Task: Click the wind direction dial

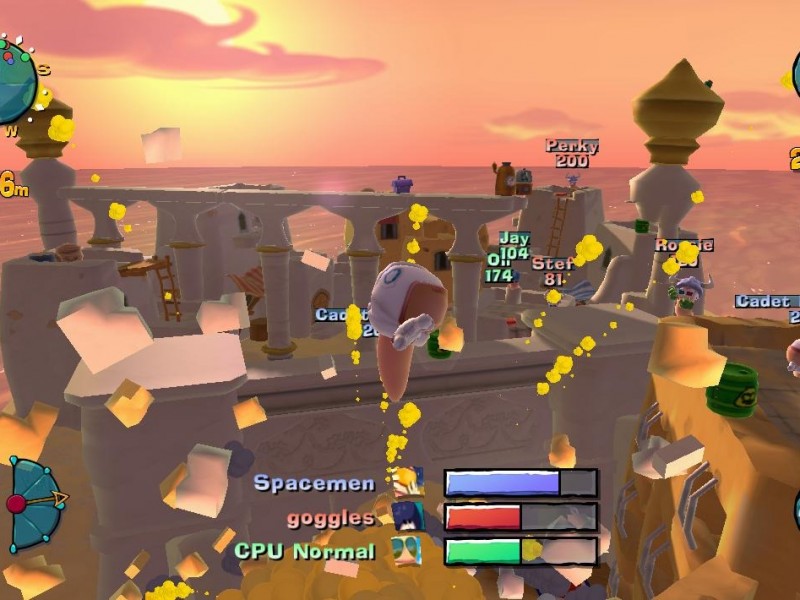Action: point(34,502)
